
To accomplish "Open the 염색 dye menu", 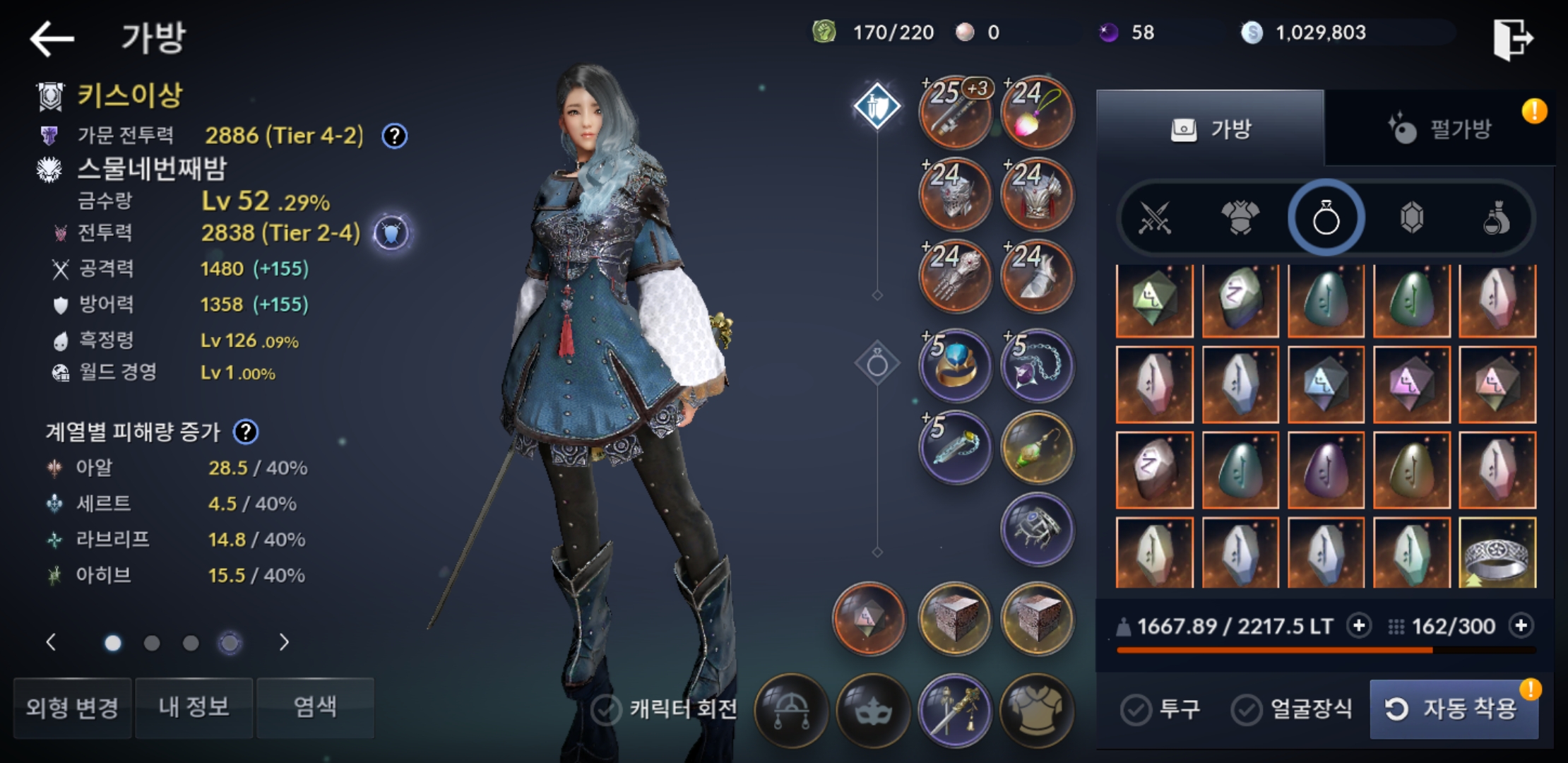I will pos(315,707).
